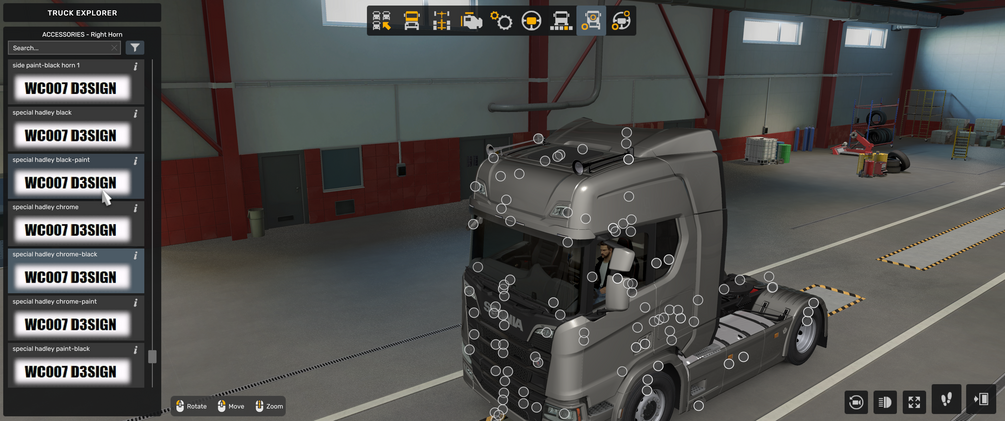Viewport: 1005px width, 421px height.
Task: Expand the view to fullscreen
Action: pos(914,402)
